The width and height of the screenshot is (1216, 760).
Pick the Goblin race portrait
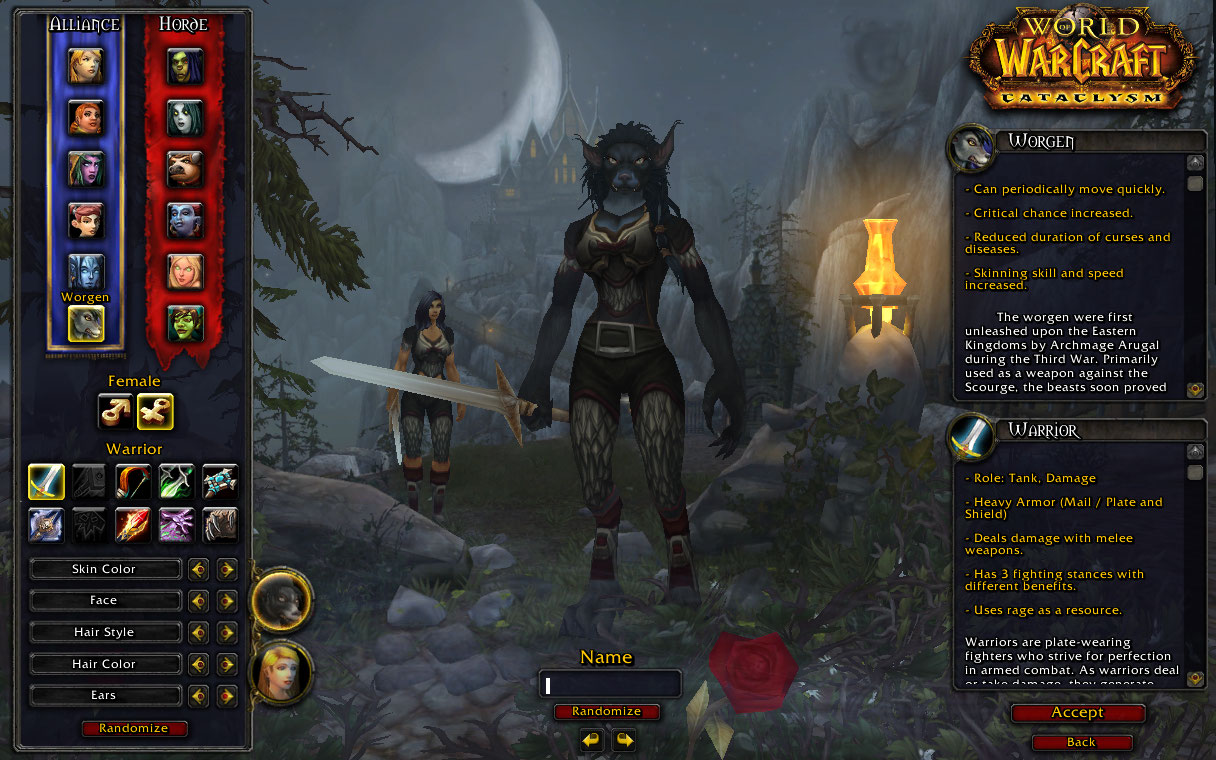tap(185, 322)
